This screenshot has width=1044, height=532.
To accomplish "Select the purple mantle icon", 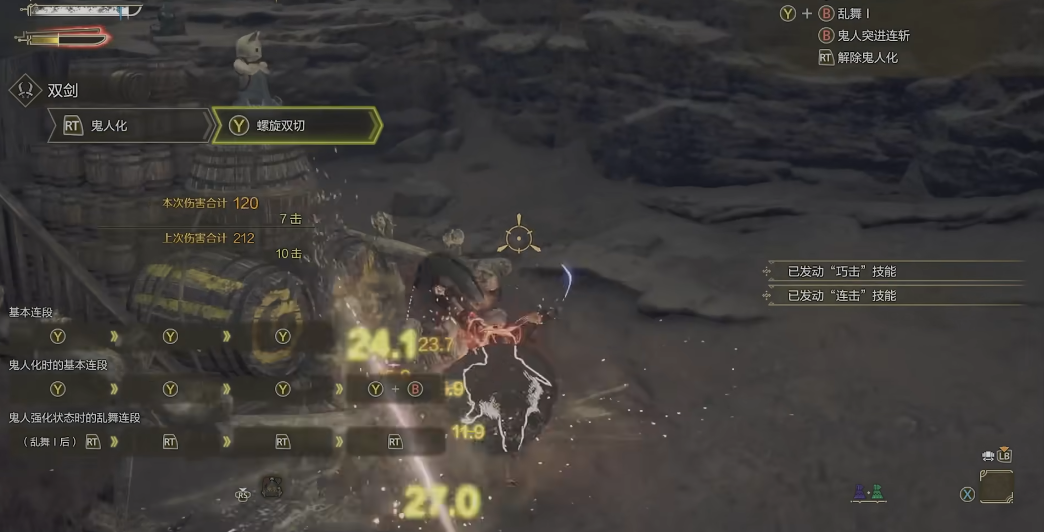I will pyautogui.click(x=860, y=491).
